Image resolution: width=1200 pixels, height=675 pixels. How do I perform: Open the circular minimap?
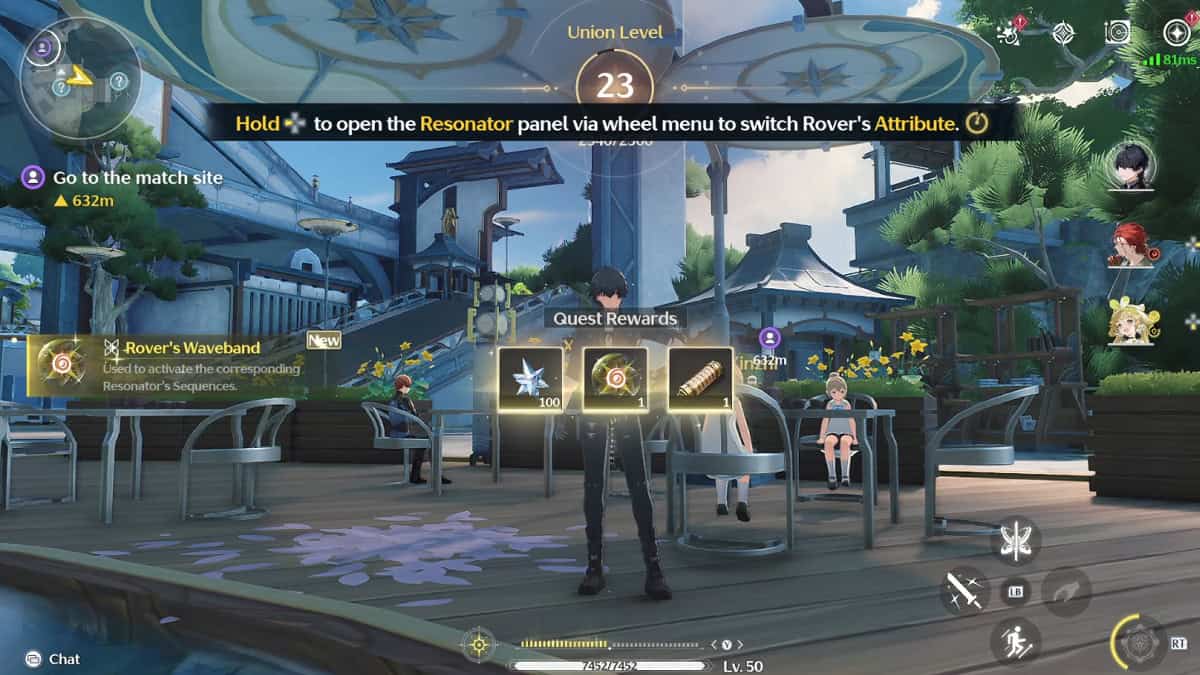[80, 76]
